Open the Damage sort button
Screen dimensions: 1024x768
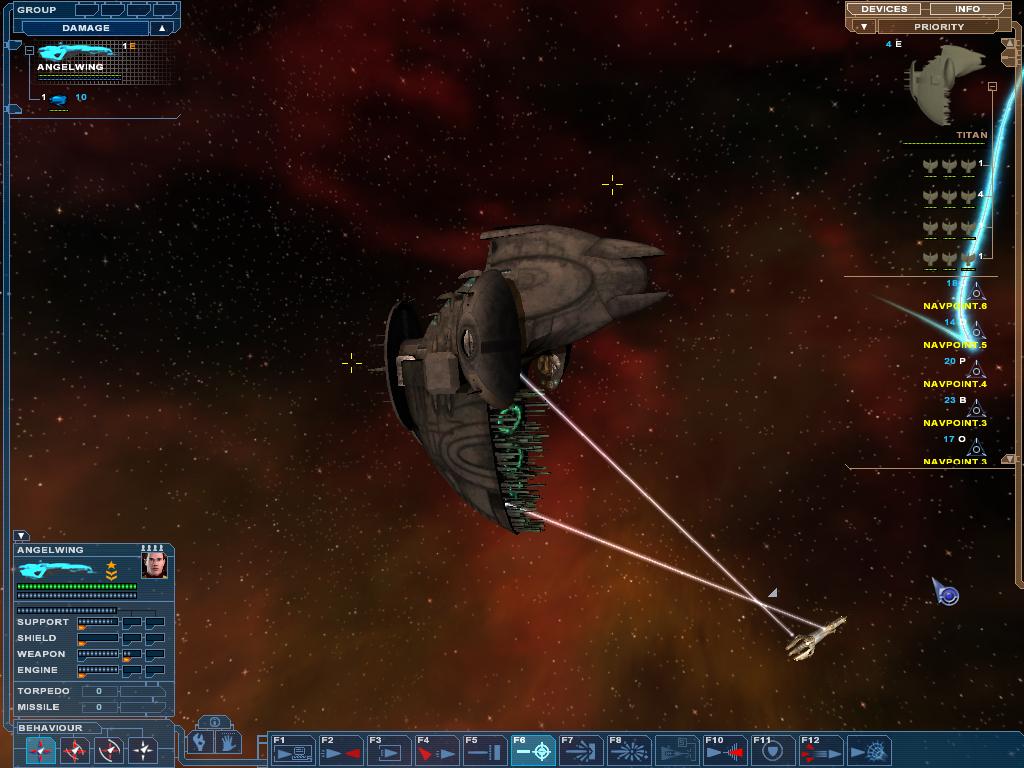pos(85,28)
